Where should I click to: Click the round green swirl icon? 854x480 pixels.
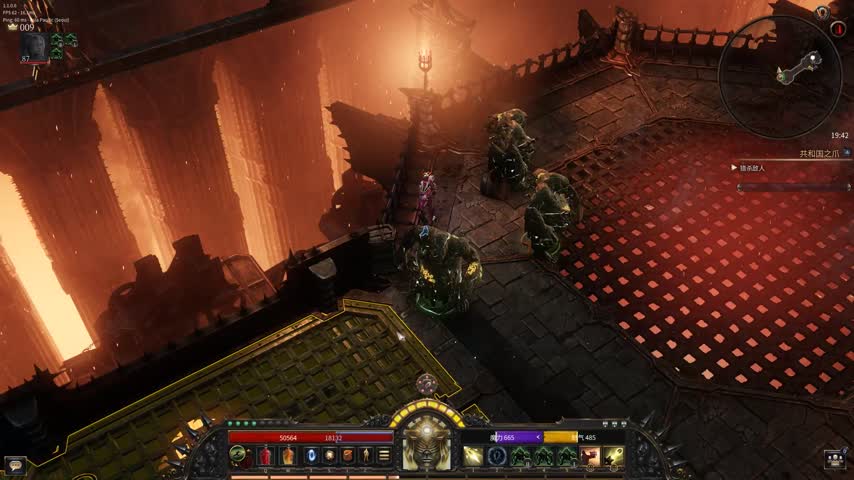(x=238, y=455)
